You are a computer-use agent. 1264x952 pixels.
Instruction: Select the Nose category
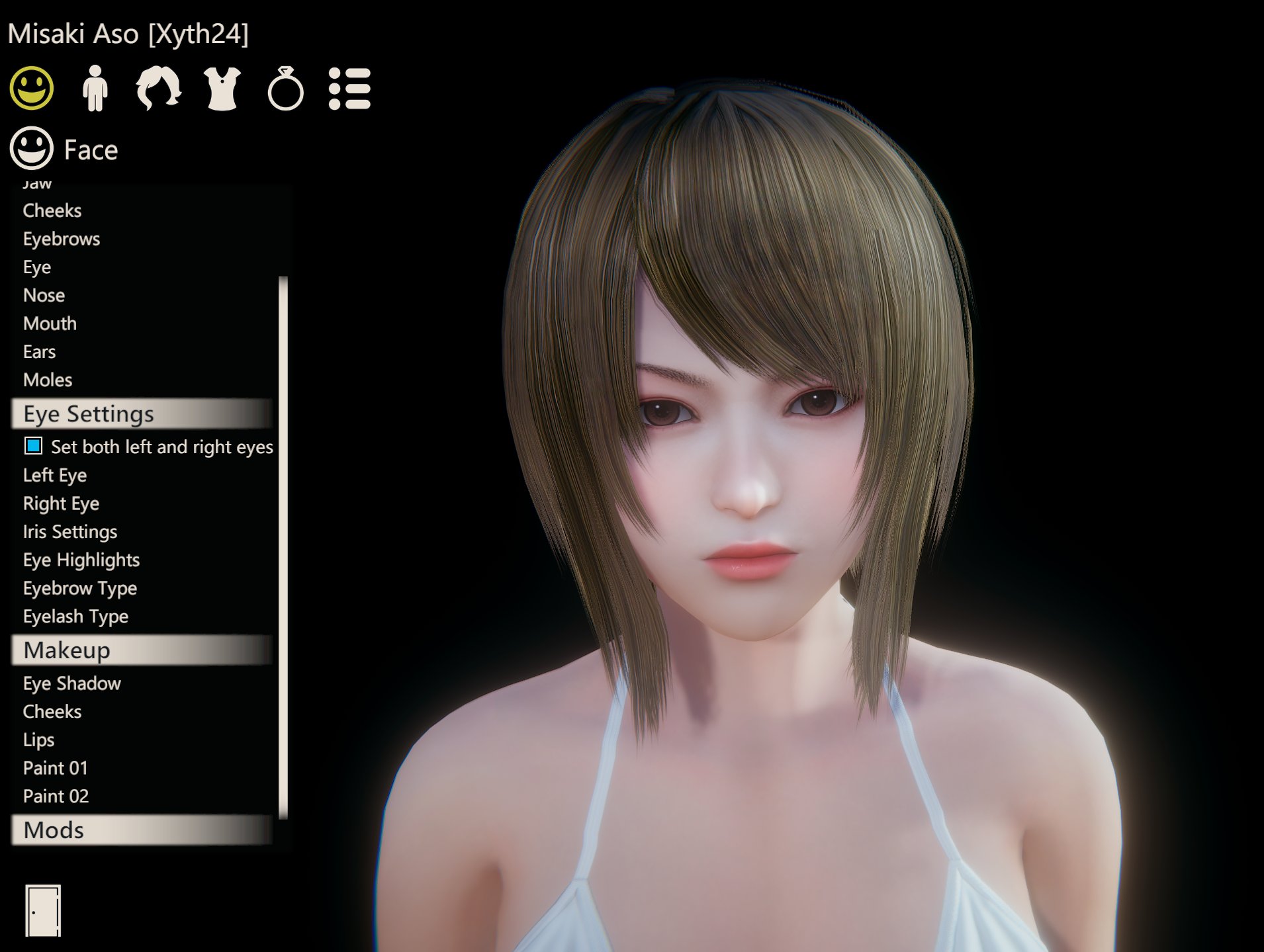point(44,295)
